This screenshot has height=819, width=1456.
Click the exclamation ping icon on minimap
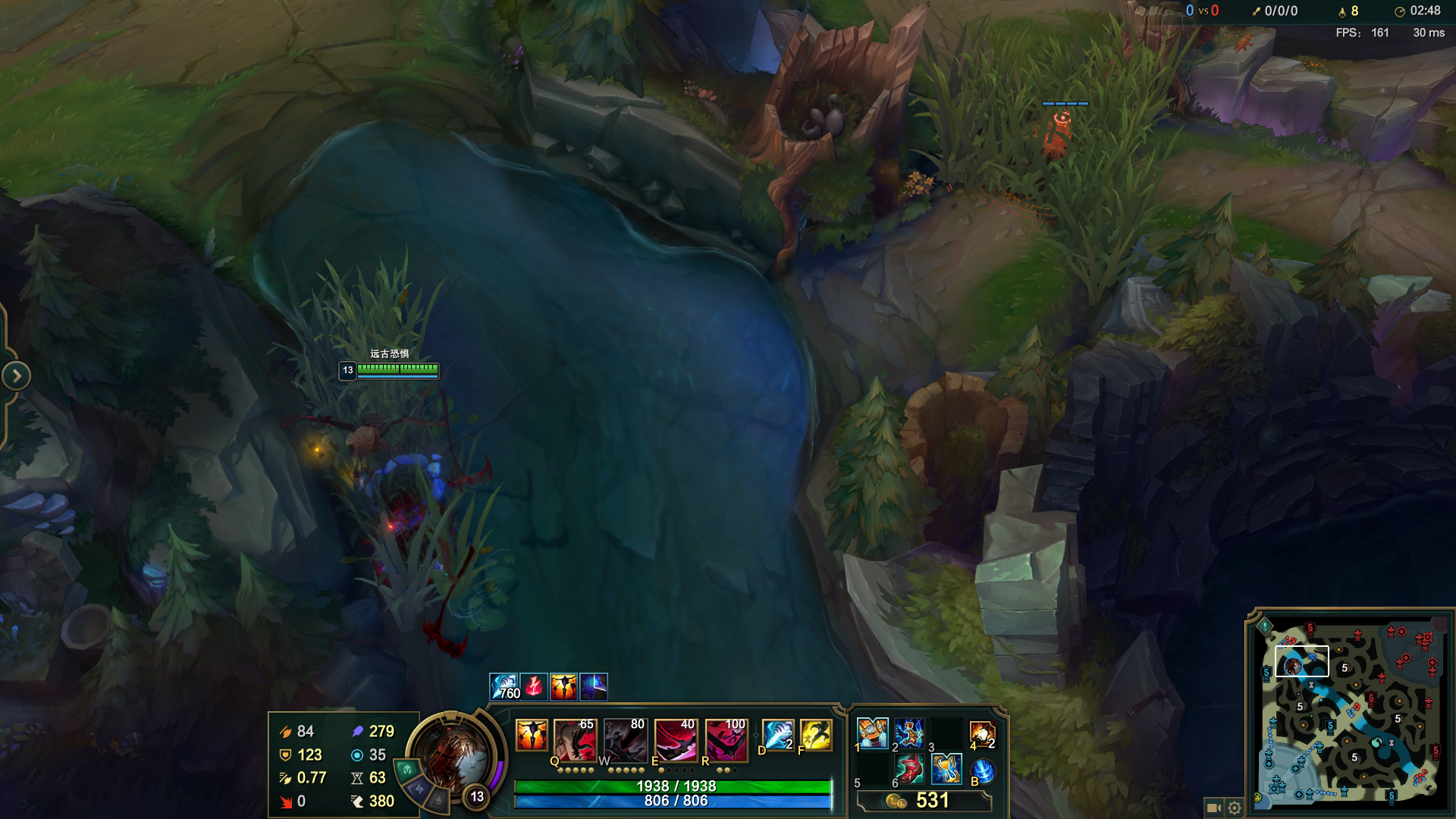point(1265,626)
